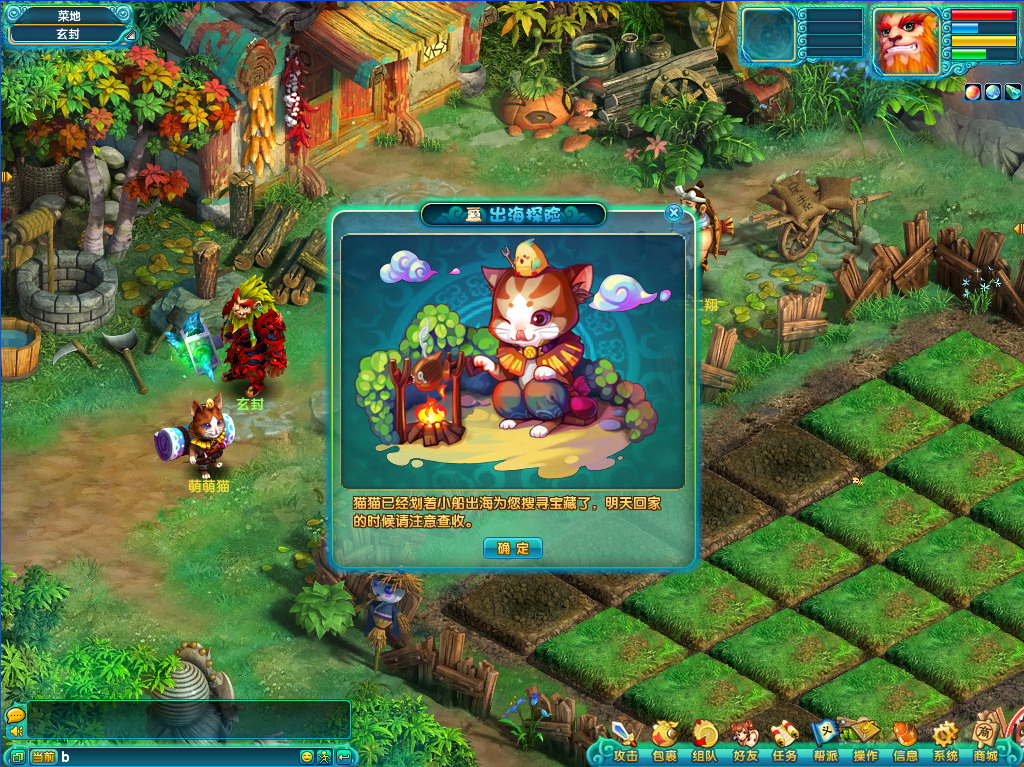The image size is (1024, 767).
Task: Toggle the chat speaker sound icon
Action: point(16,732)
